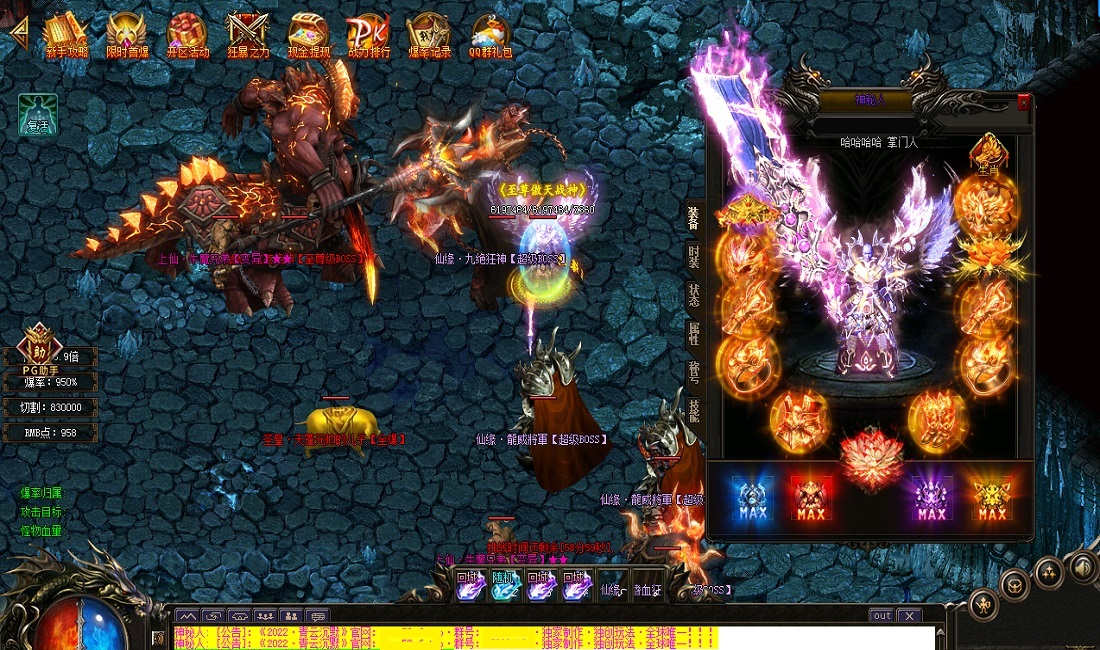Open the 爆率记录 drop log
This screenshot has height=650, width=1100.
coord(429,35)
